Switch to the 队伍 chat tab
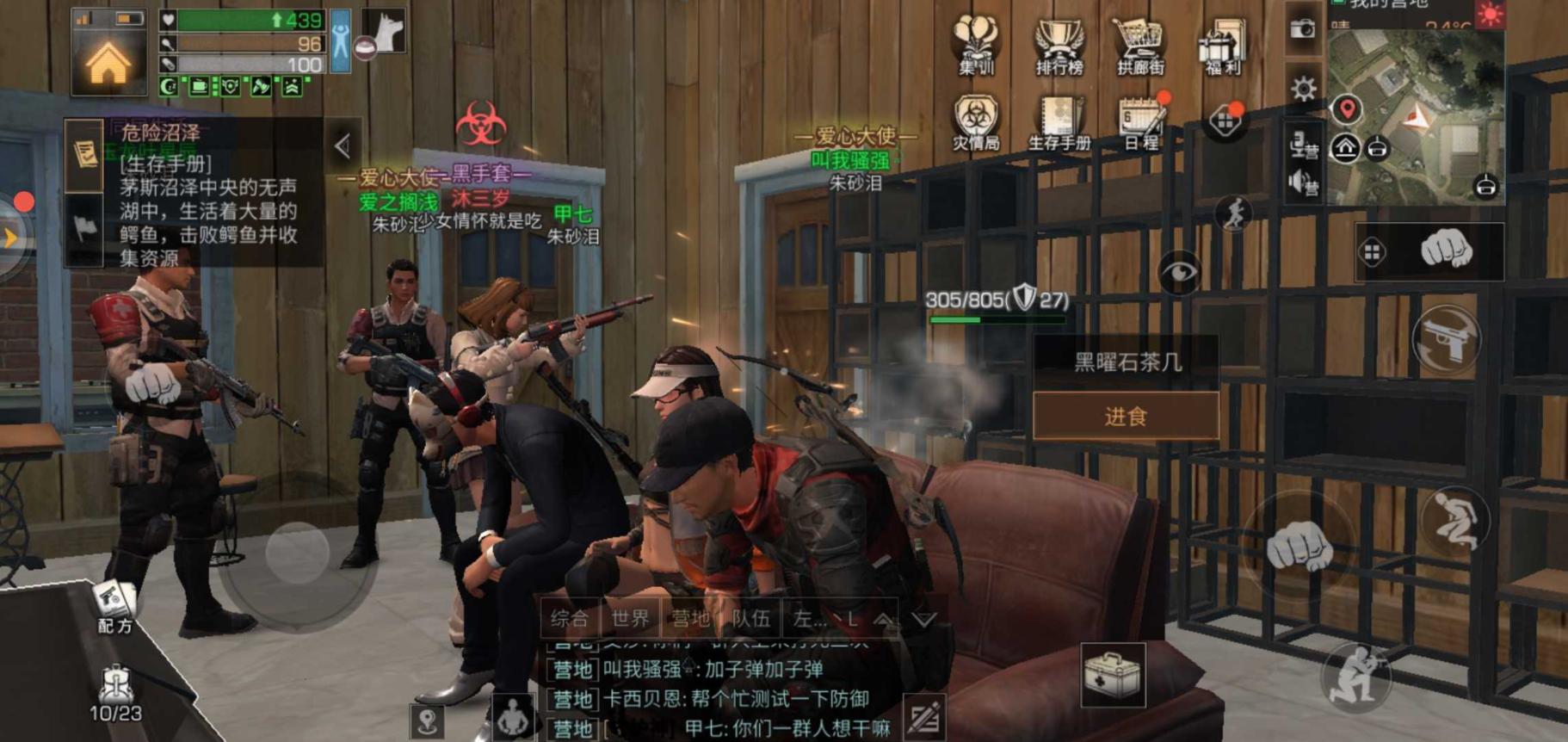 [750, 616]
